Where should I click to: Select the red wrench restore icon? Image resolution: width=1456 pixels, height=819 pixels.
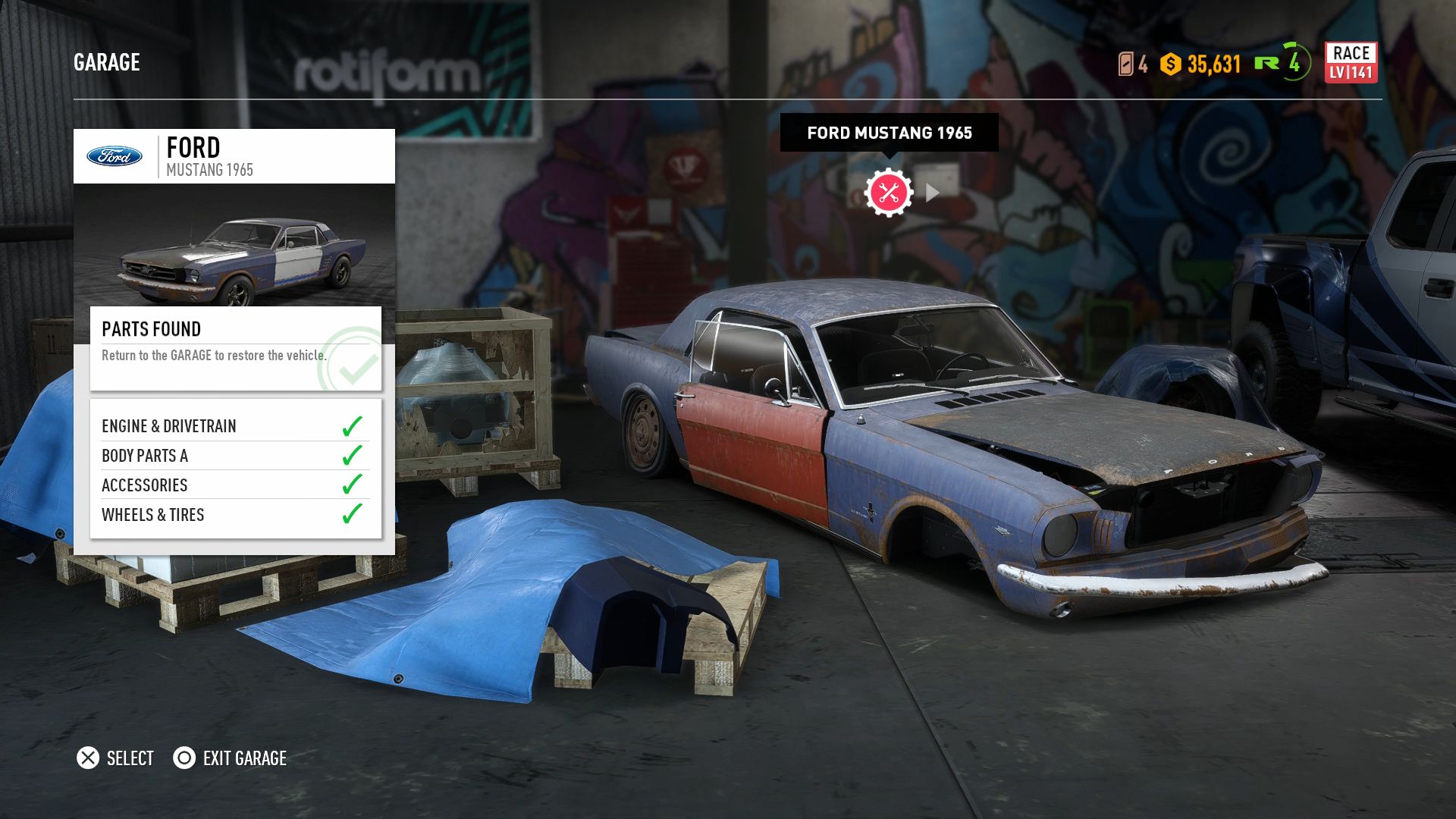click(x=889, y=193)
